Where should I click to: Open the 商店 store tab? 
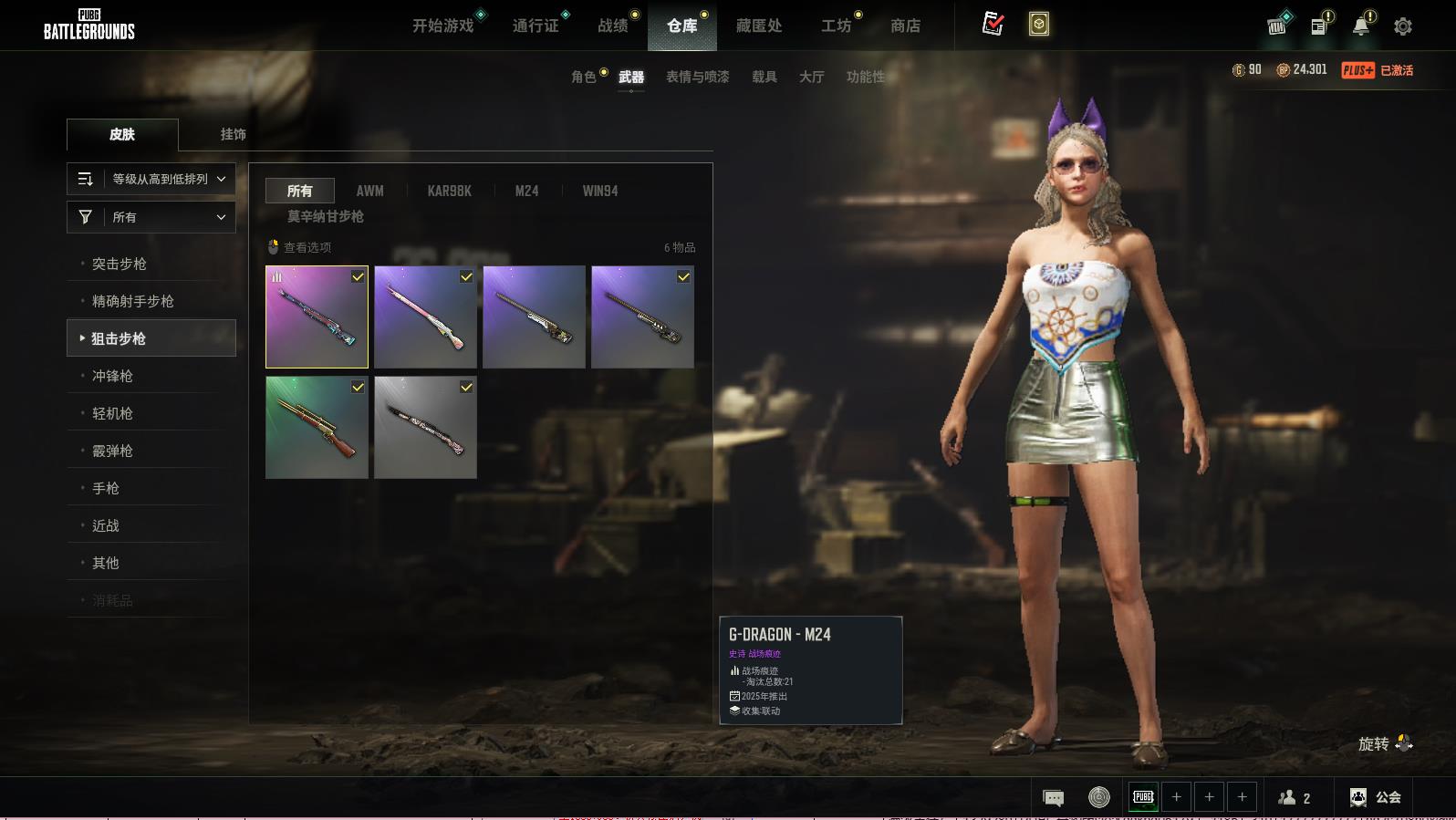tap(905, 26)
